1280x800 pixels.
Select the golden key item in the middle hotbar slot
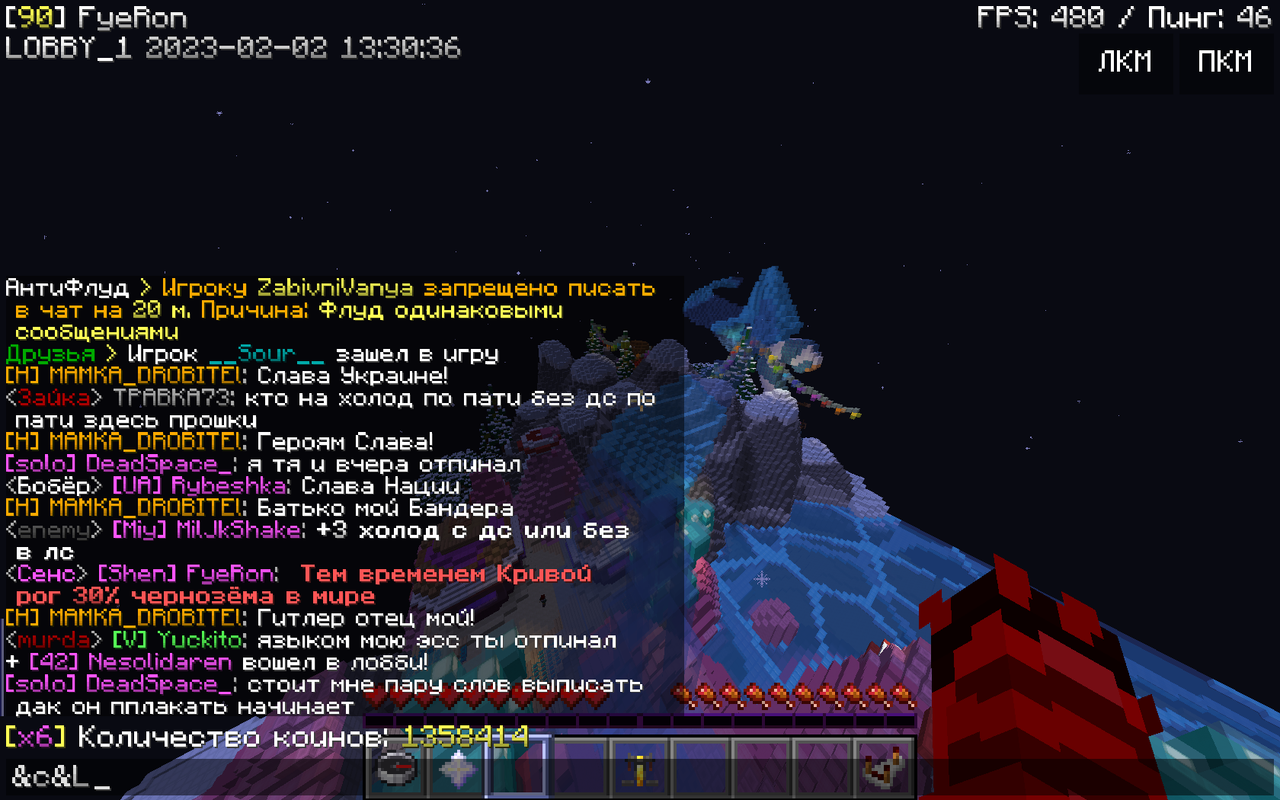tap(639, 772)
